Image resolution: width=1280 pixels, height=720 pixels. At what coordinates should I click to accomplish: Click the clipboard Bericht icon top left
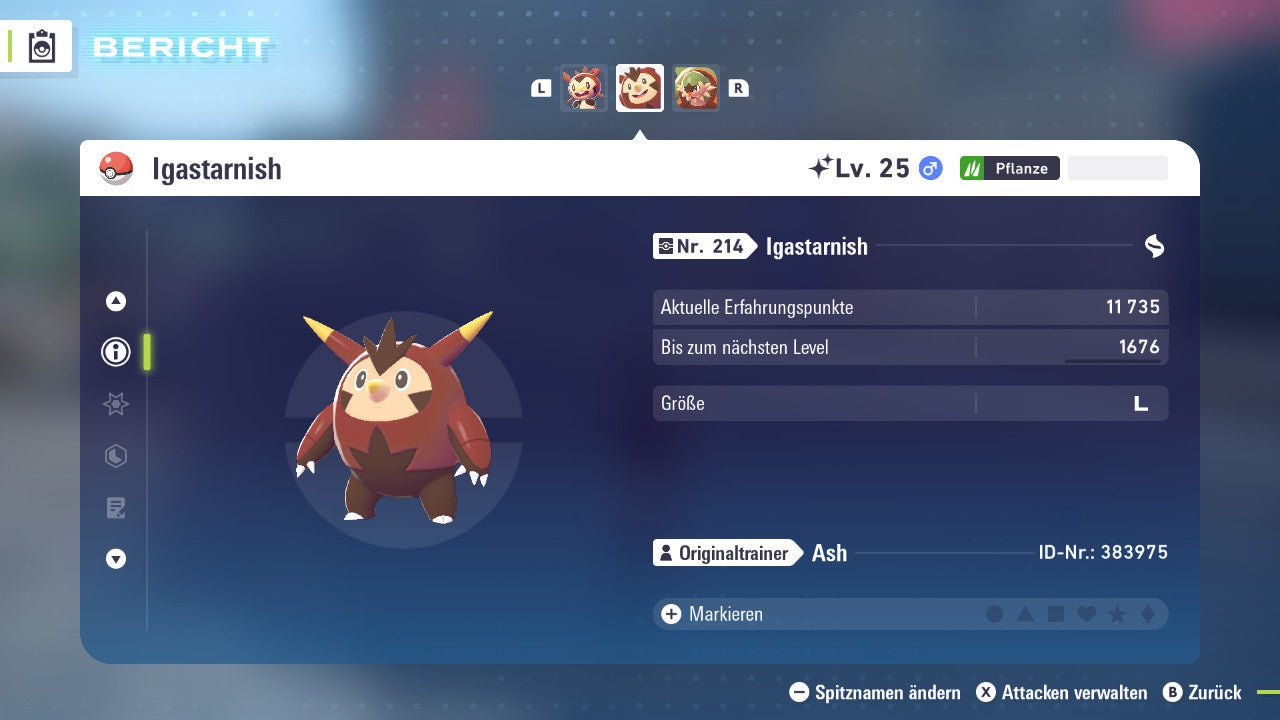tap(40, 46)
